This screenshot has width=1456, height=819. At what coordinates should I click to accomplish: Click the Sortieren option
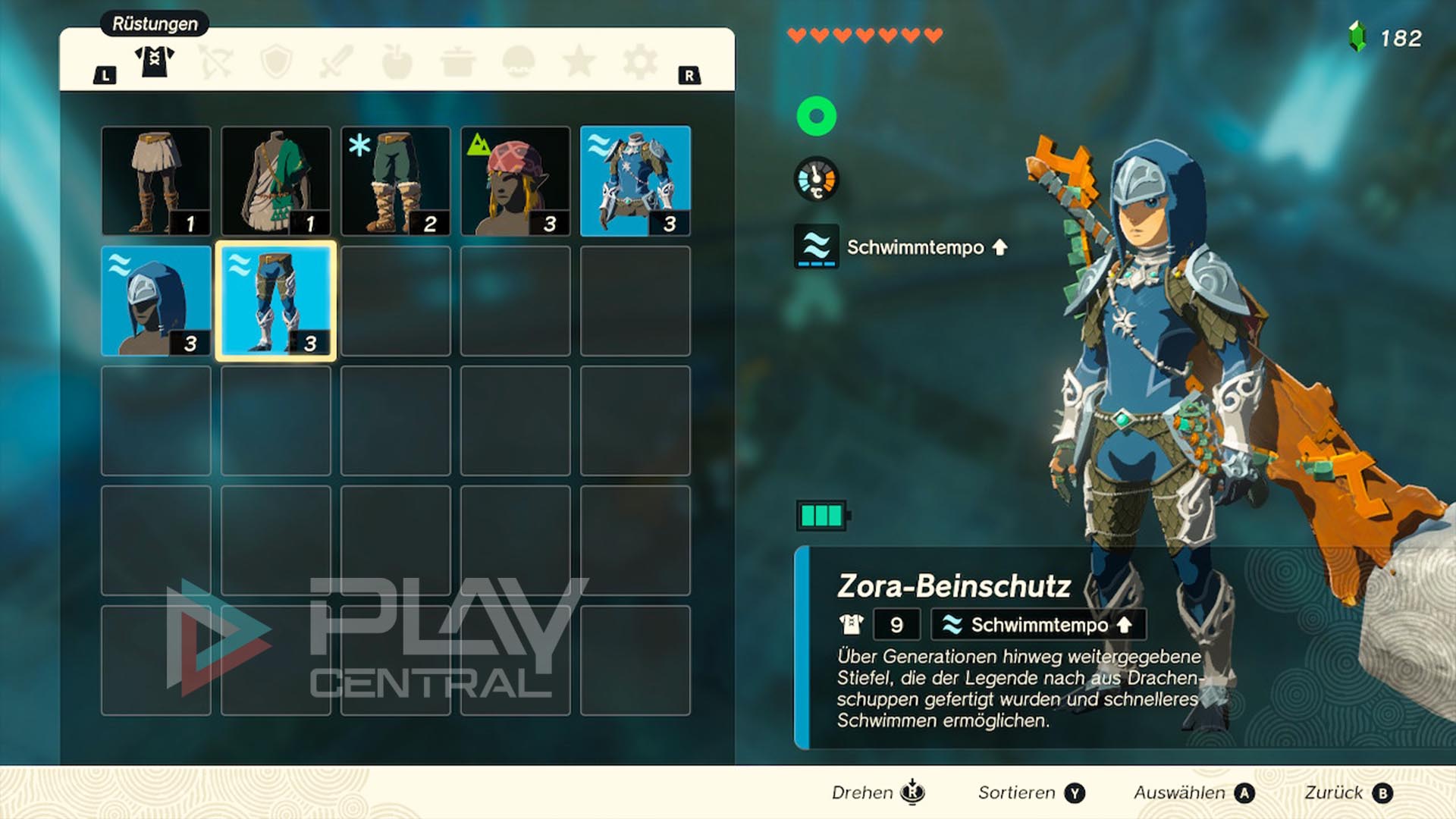point(1031,792)
